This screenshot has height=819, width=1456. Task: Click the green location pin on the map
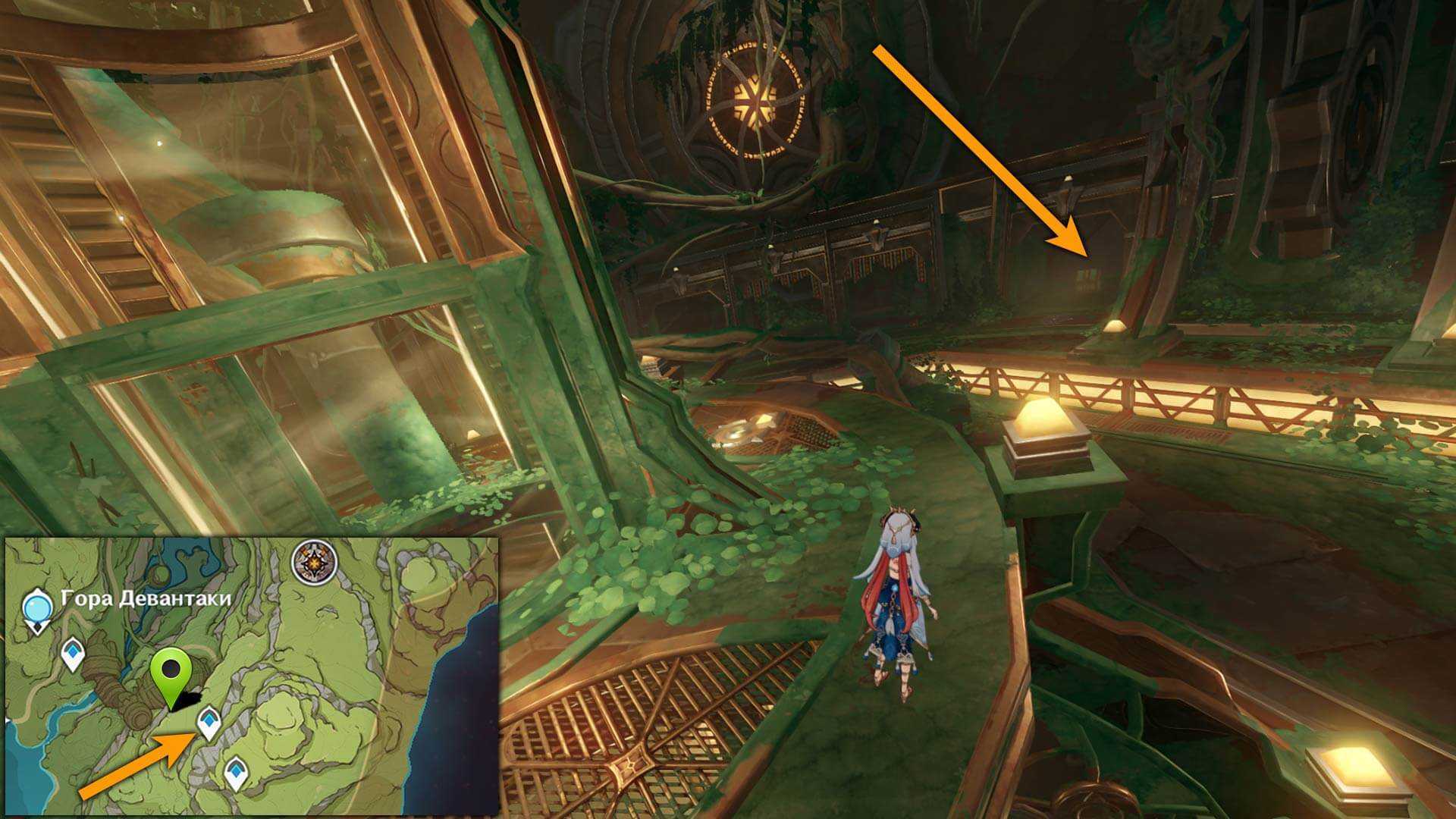173,673
